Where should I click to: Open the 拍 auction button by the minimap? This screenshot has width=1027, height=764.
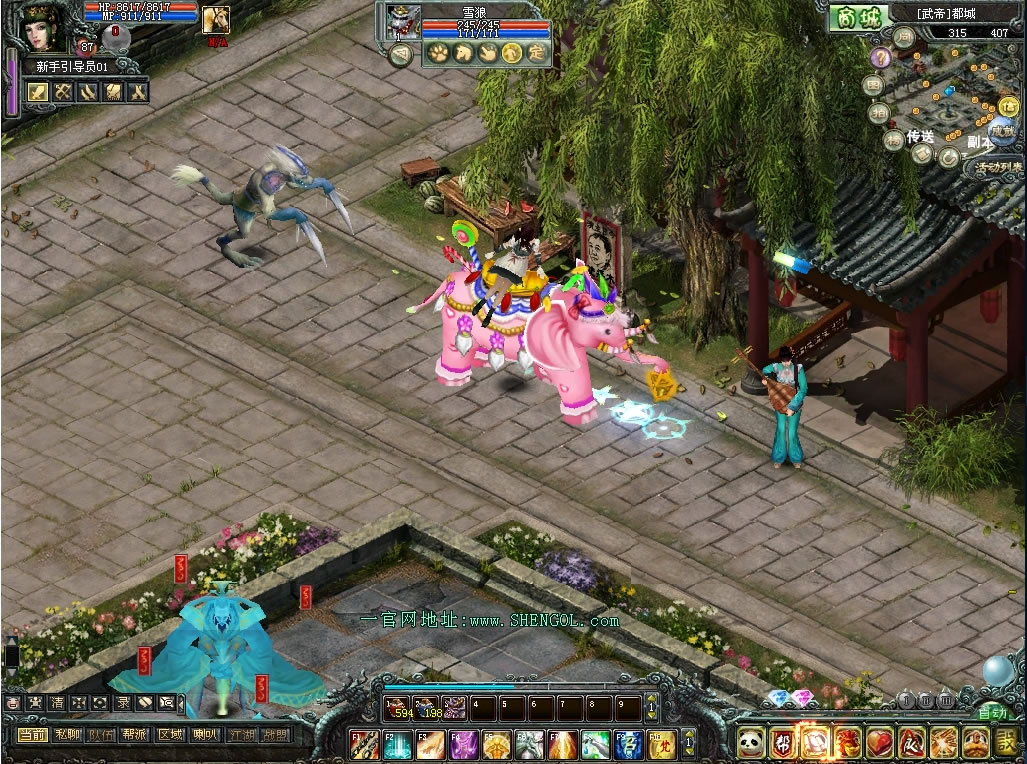click(x=880, y=112)
